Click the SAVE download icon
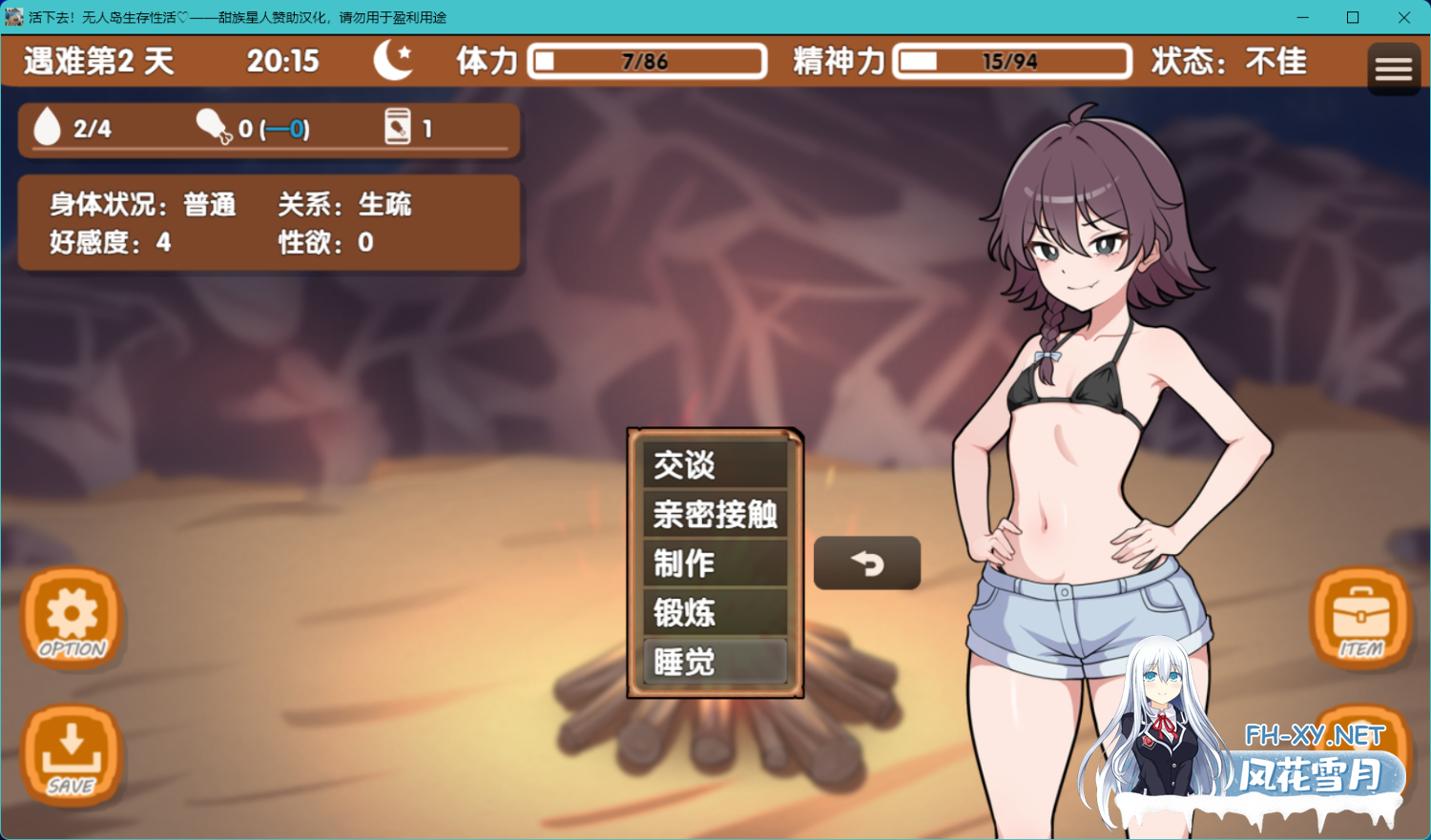 pyautogui.click(x=72, y=758)
